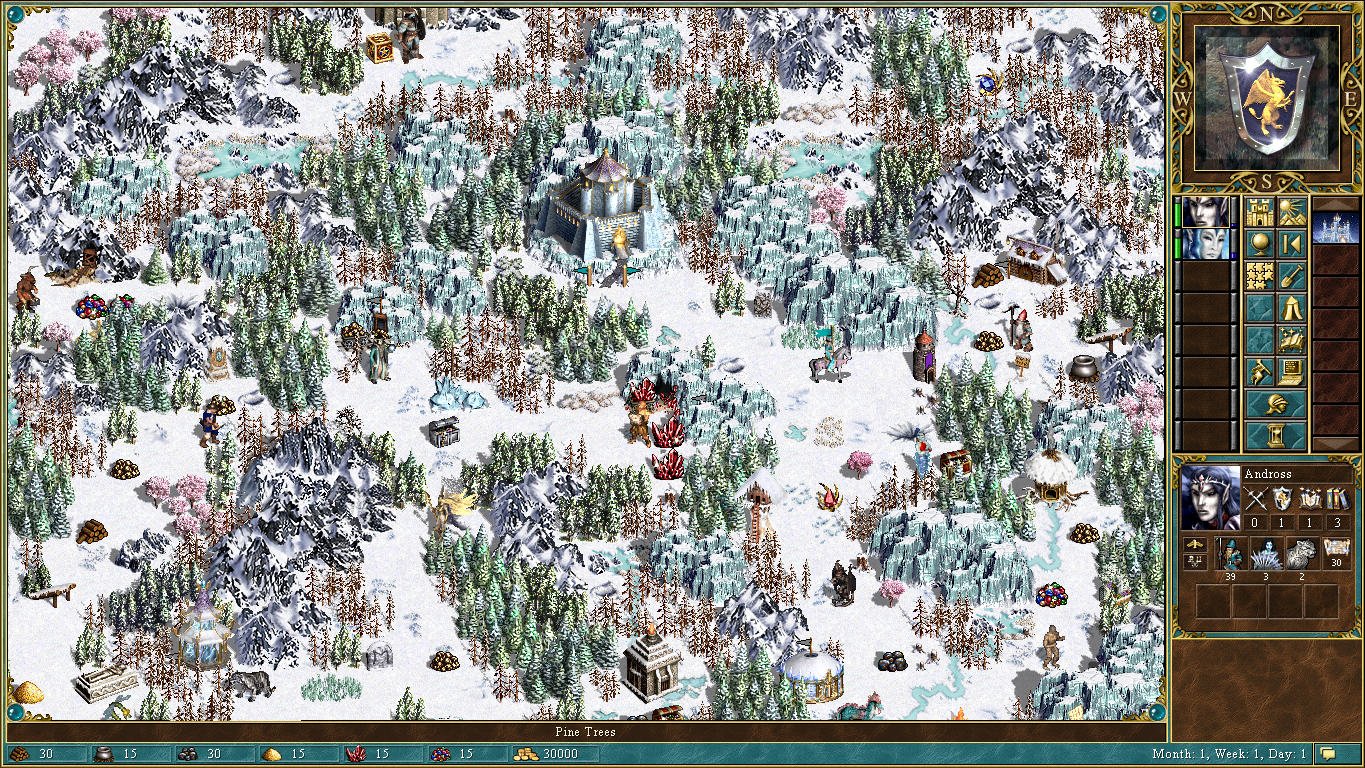Dig for the Grail using the shovel icon
The height and width of the screenshot is (768, 1365).
(1291, 275)
